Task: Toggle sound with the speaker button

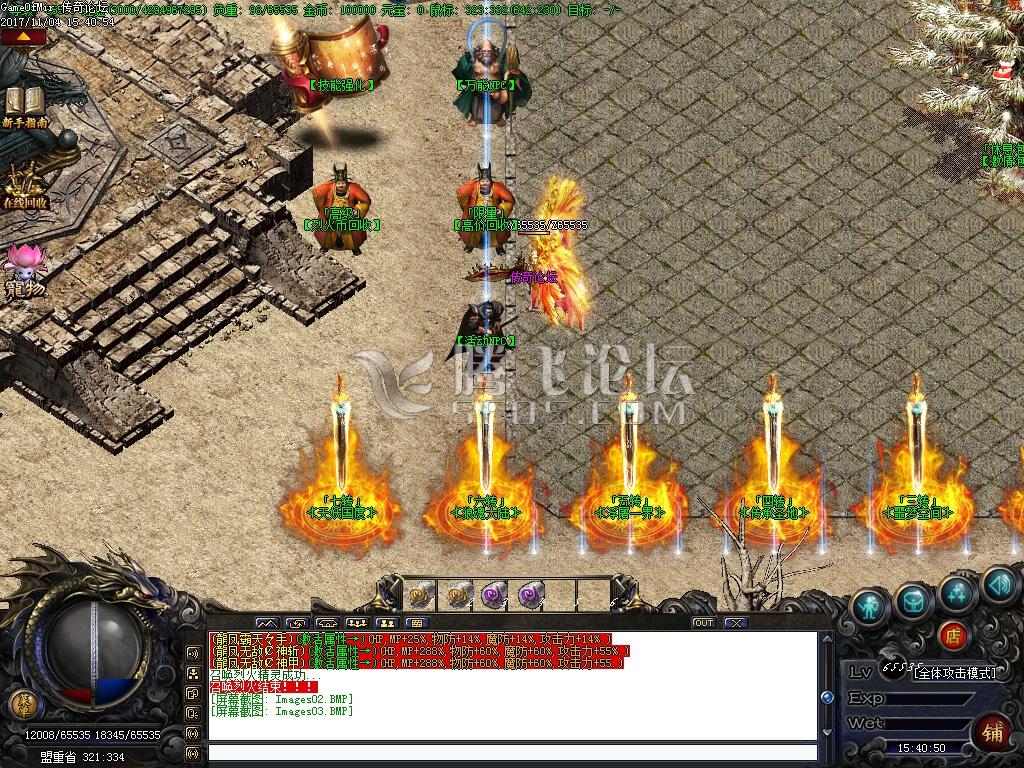Action: pos(998,583)
